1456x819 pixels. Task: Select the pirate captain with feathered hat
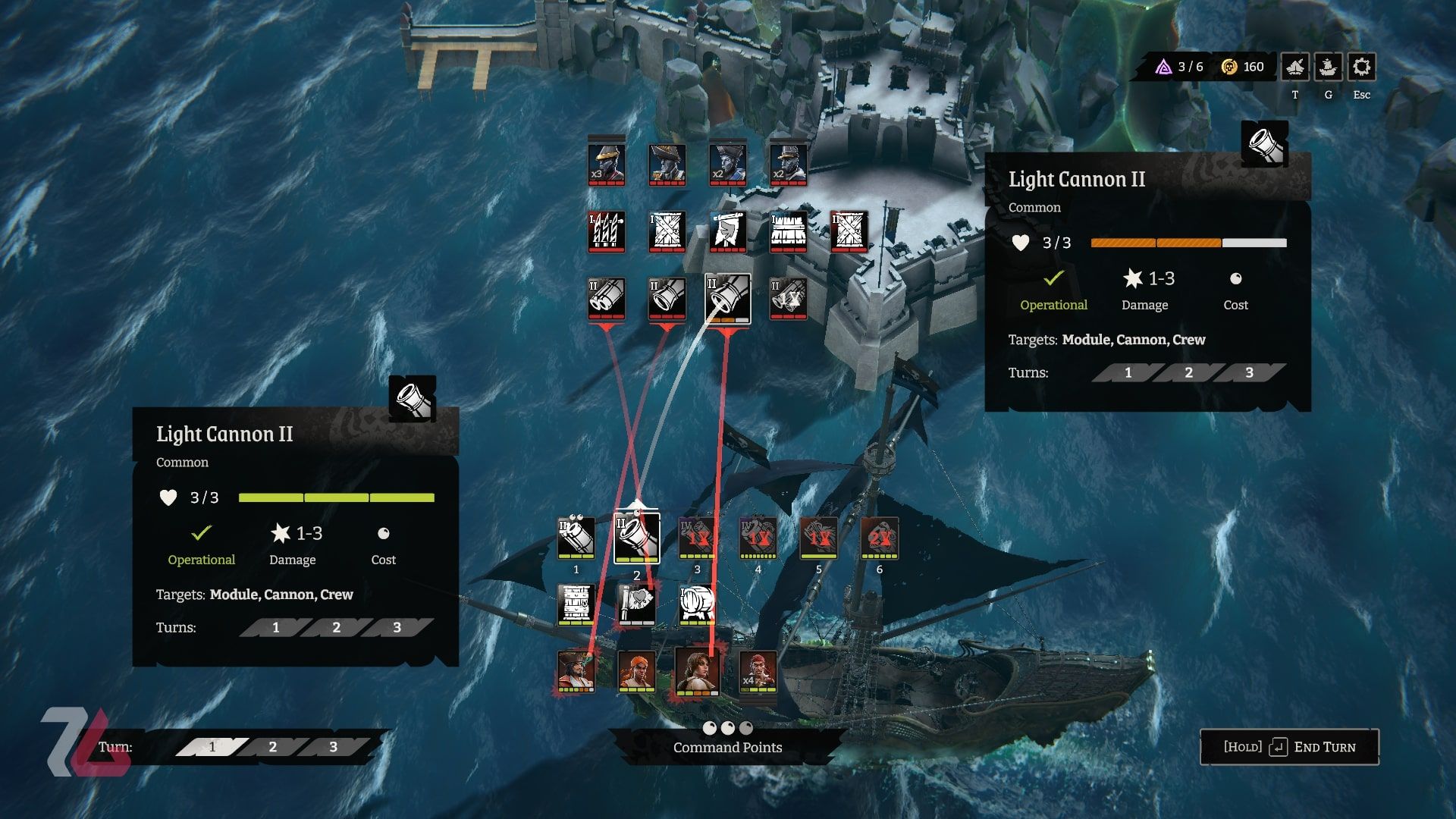tap(576, 671)
